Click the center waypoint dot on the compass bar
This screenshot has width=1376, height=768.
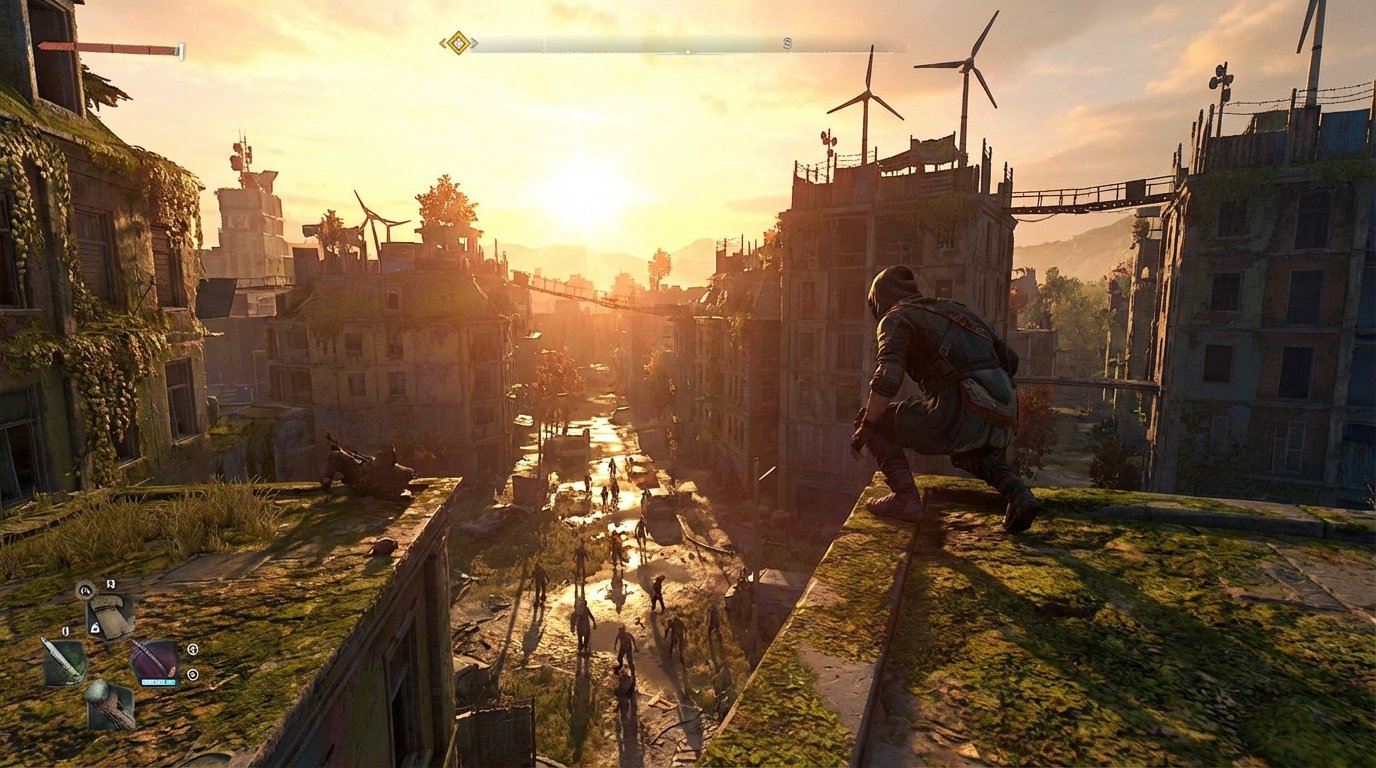(689, 51)
